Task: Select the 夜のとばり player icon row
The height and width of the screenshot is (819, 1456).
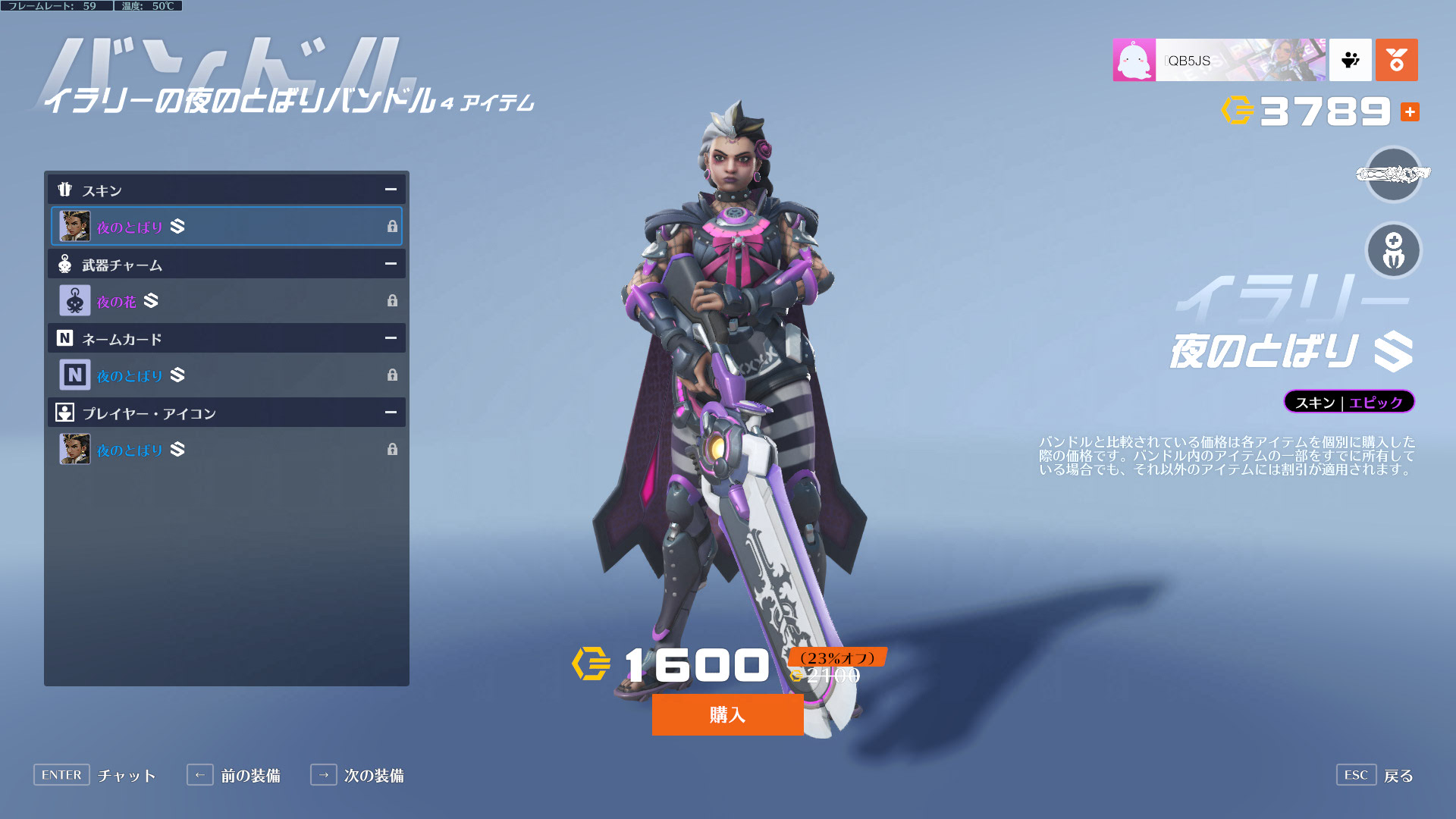Action: 226,450
